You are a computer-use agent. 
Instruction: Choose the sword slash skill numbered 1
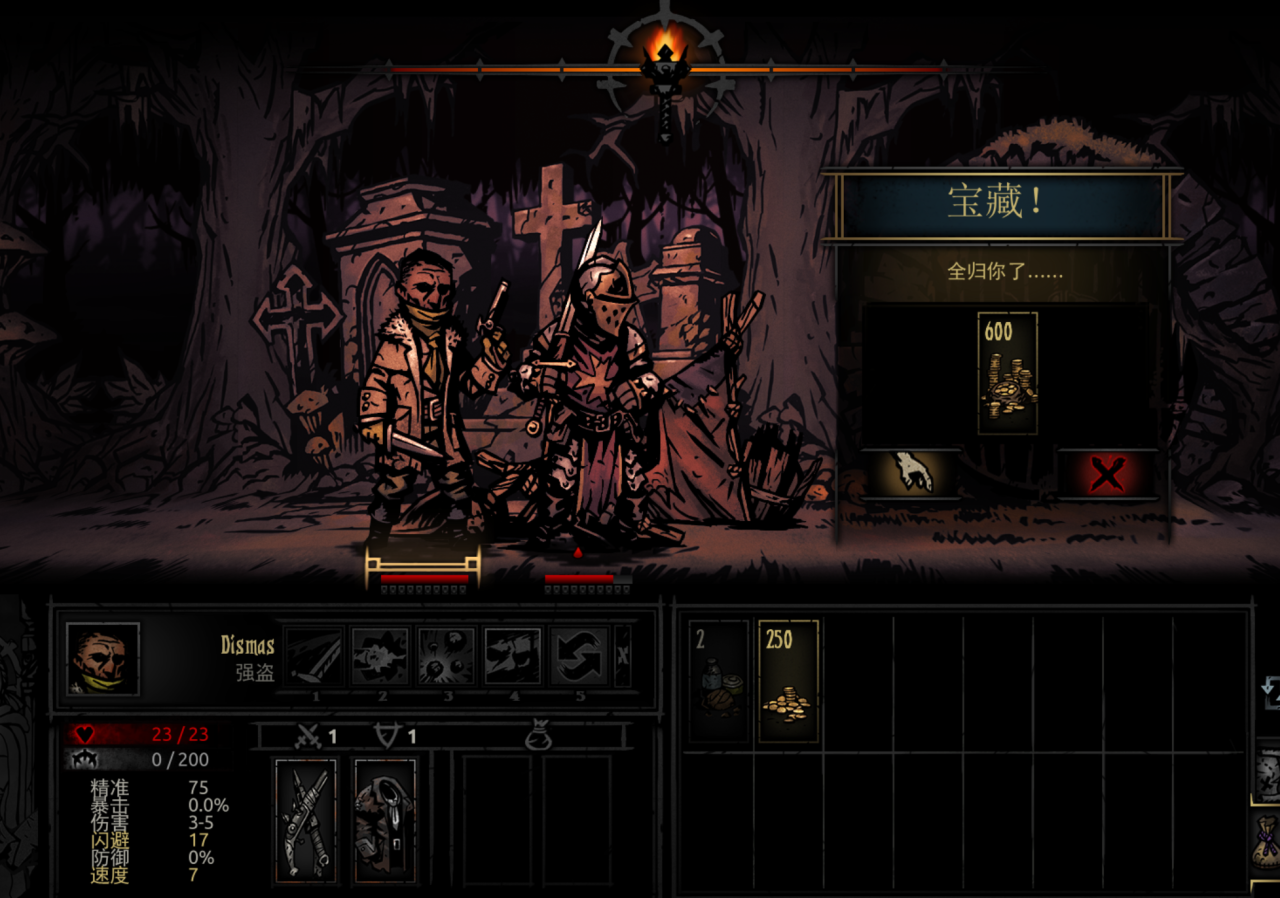click(315, 656)
